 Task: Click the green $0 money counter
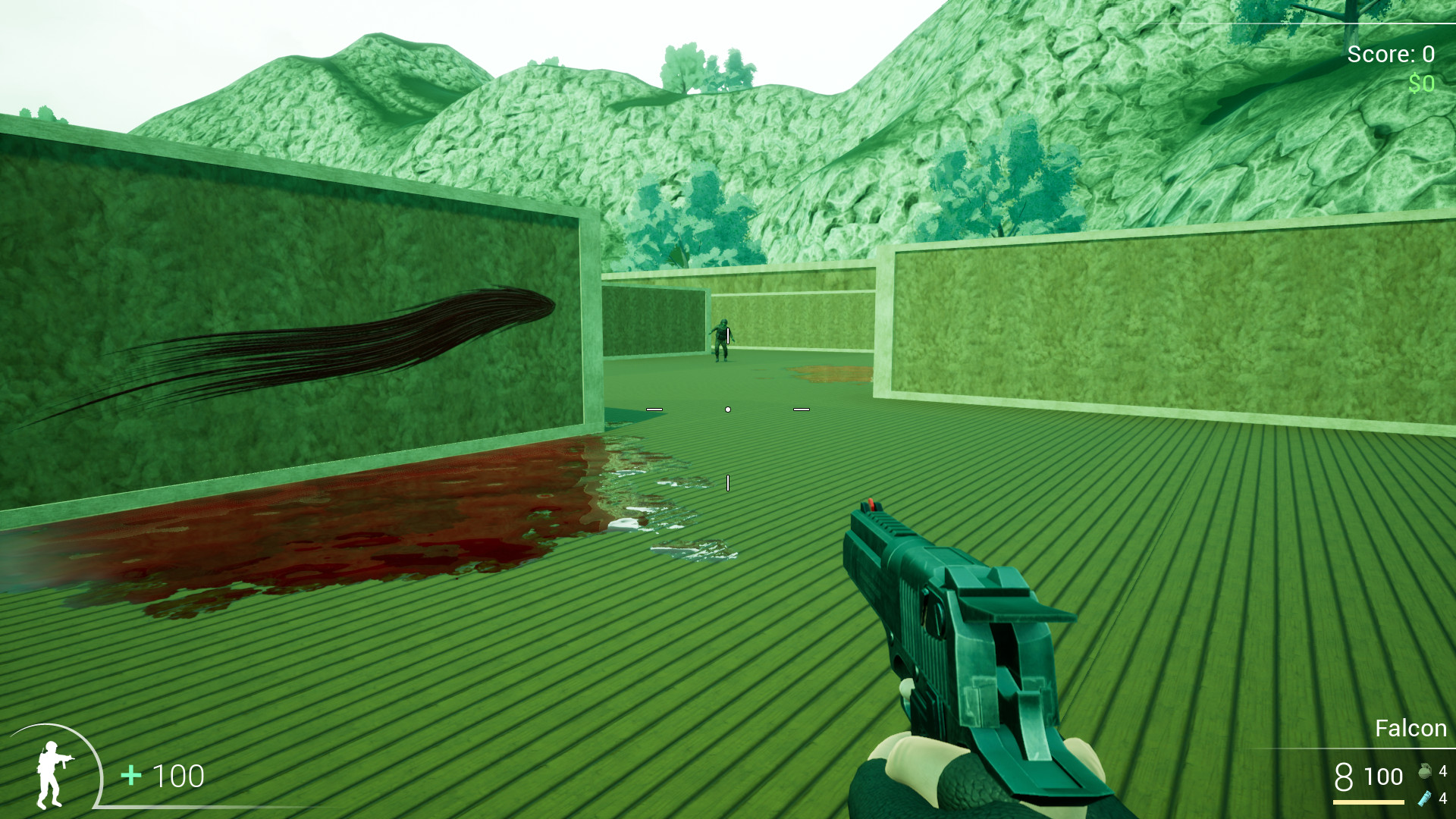coord(1421,82)
